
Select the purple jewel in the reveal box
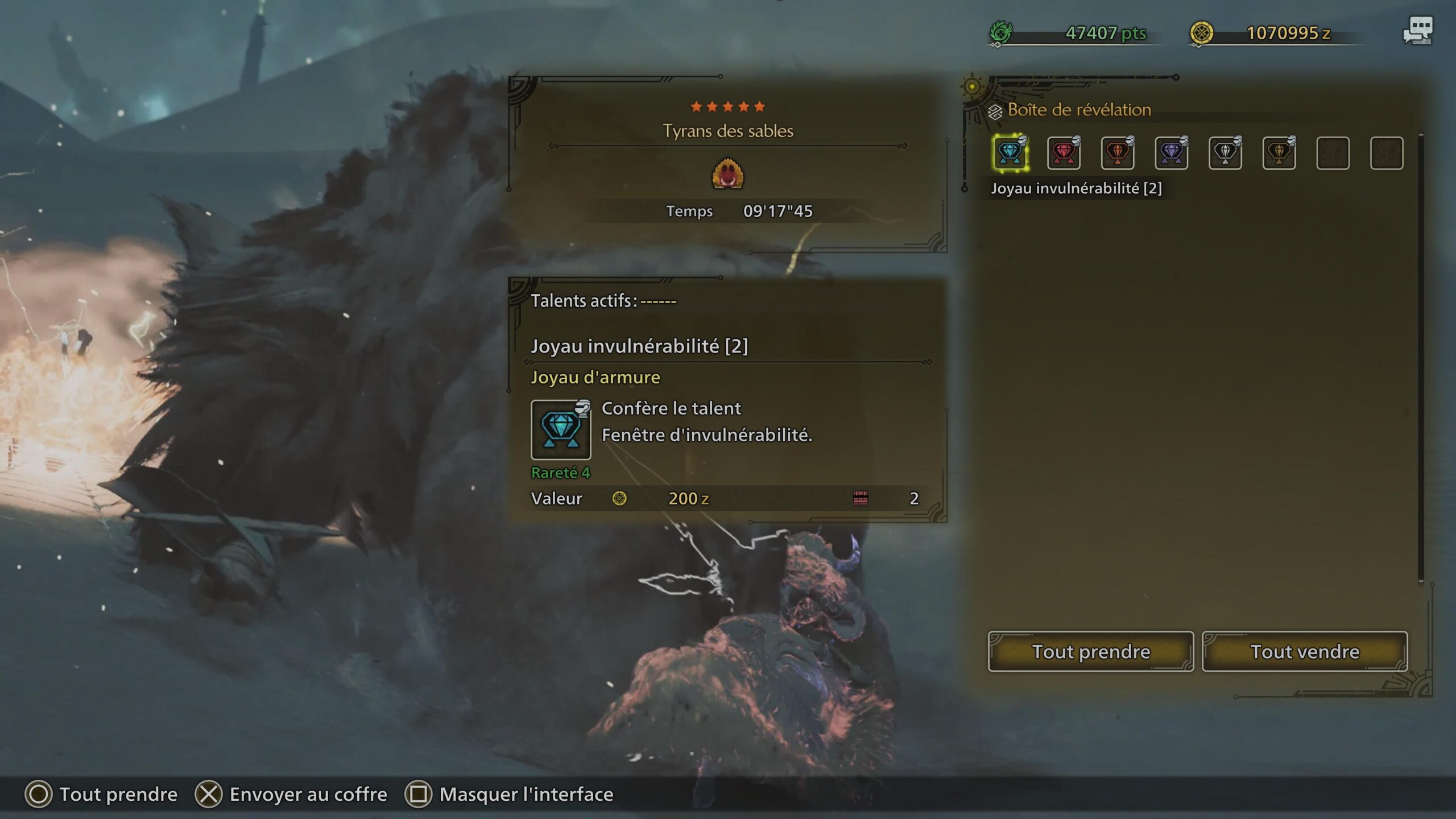1172,152
